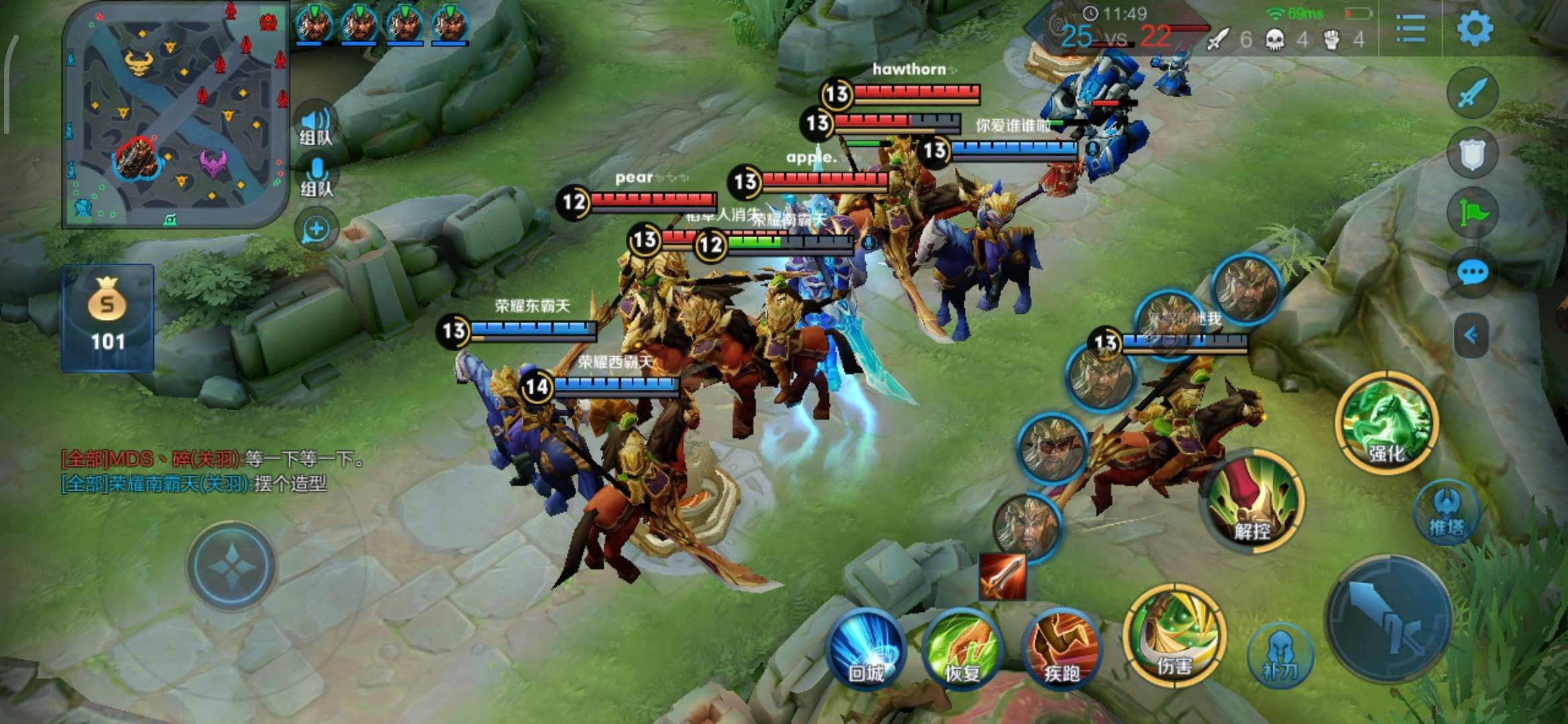Open the scoreboard list icon
The width and height of the screenshot is (1568, 724).
tap(1410, 29)
